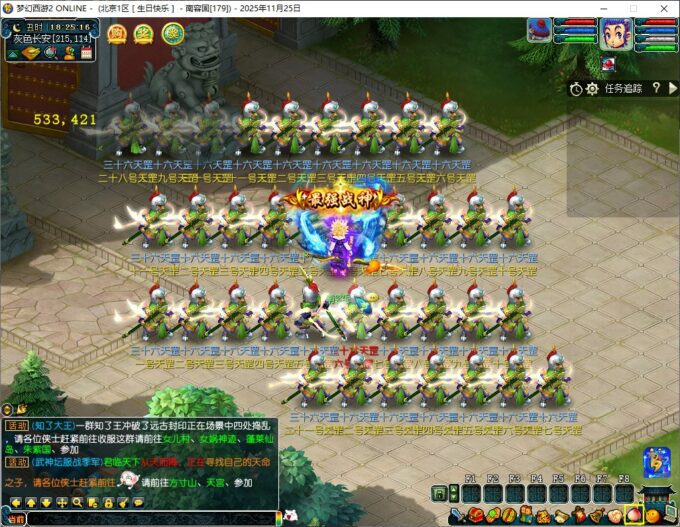Open the quest tracker gear settings
The image size is (680, 527).
point(591,89)
